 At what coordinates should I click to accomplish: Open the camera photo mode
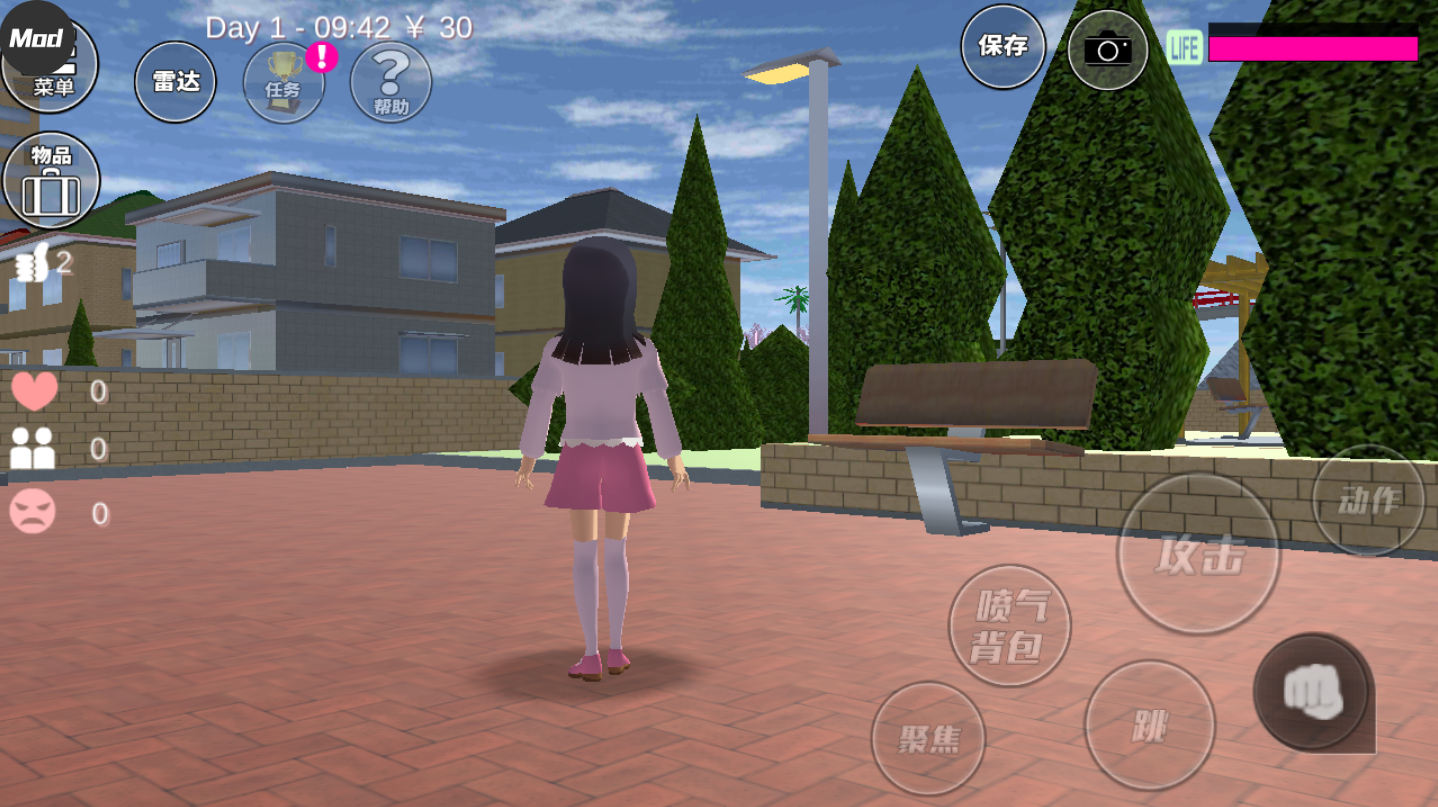pyautogui.click(x=1107, y=49)
